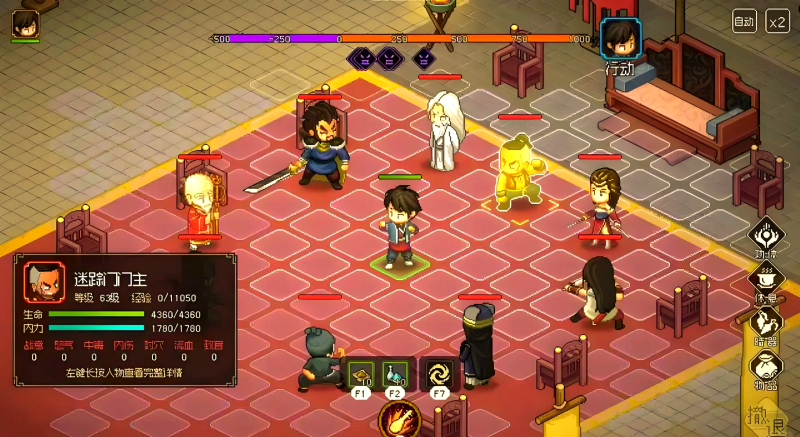Activate the flaming strike skill icon

point(400,419)
